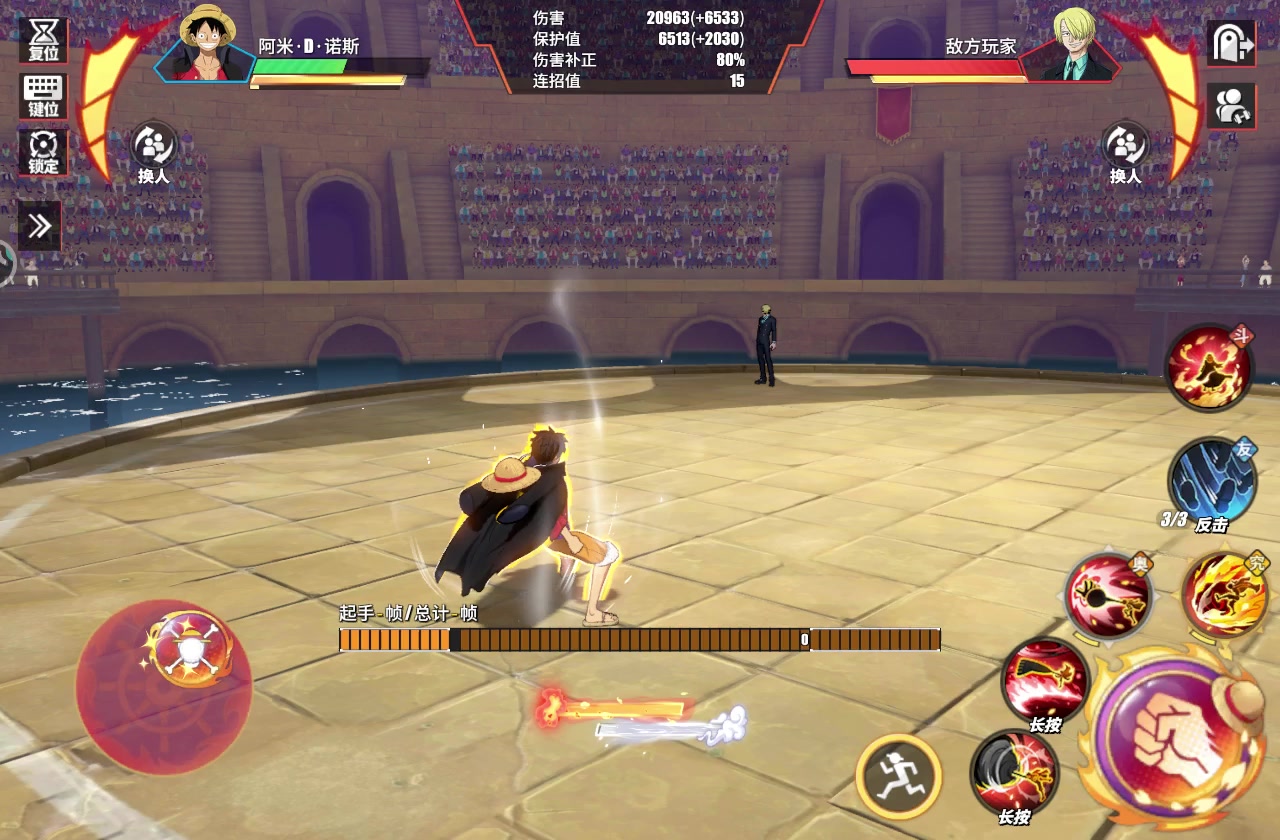This screenshot has width=1280, height=840.
Task: Expand the double-arrow side panel
Action: [x=40, y=226]
